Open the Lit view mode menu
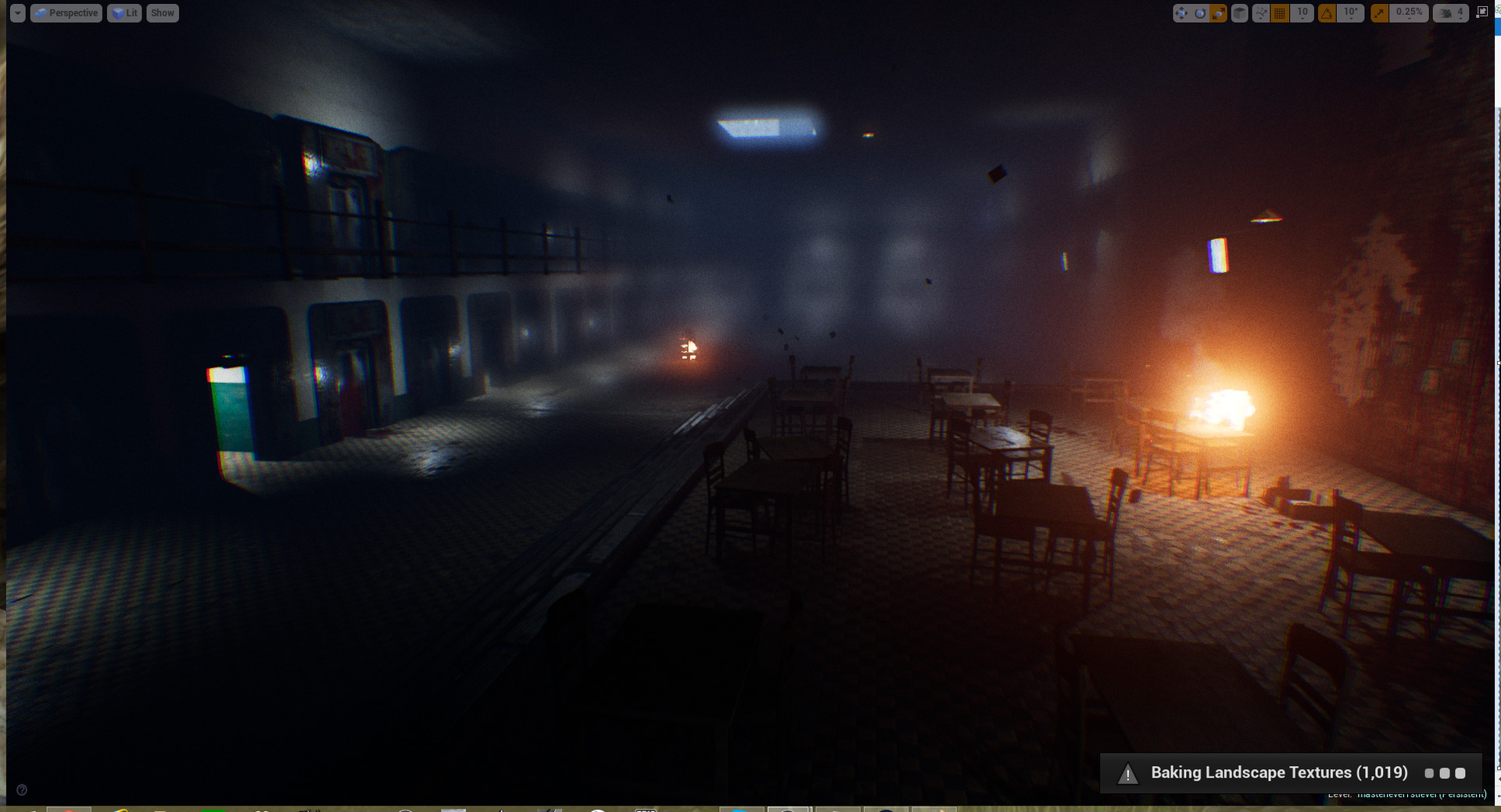 124,13
